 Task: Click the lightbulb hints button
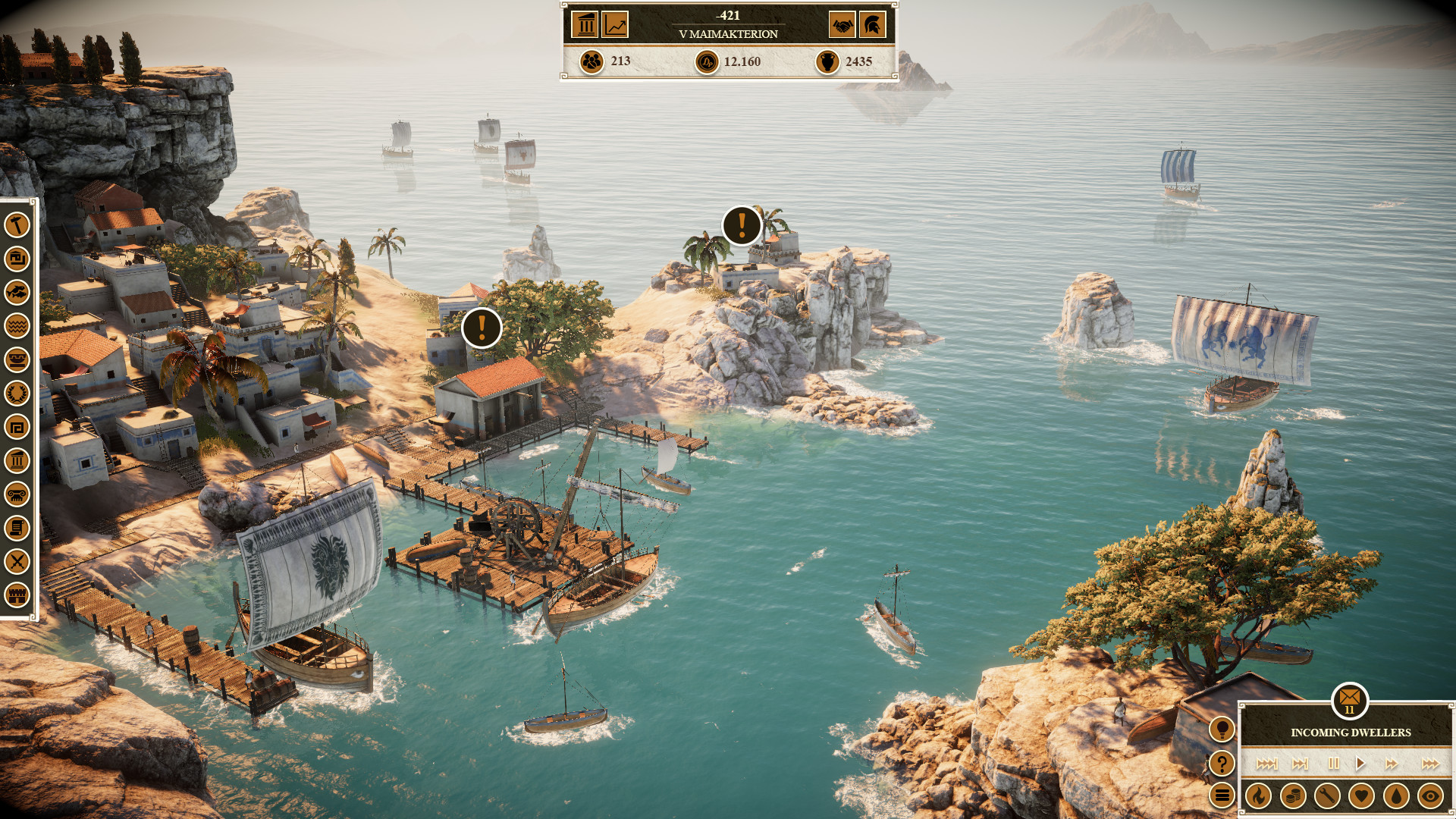[x=1223, y=729]
